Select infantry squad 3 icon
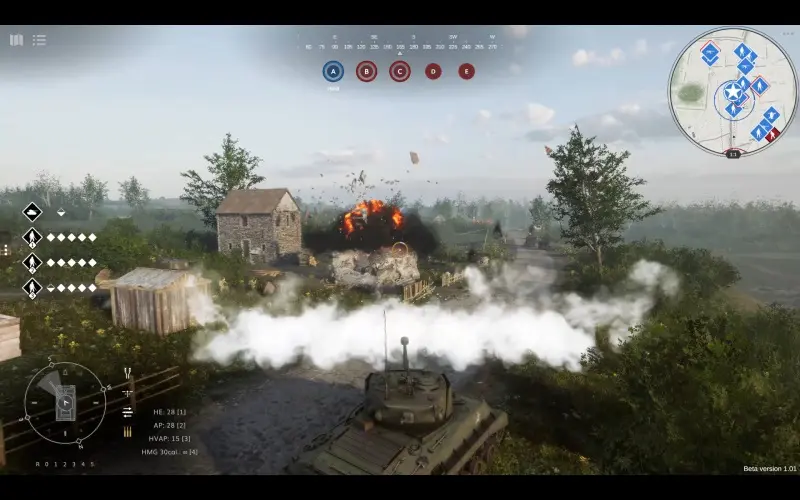 [x=32, y=288]
